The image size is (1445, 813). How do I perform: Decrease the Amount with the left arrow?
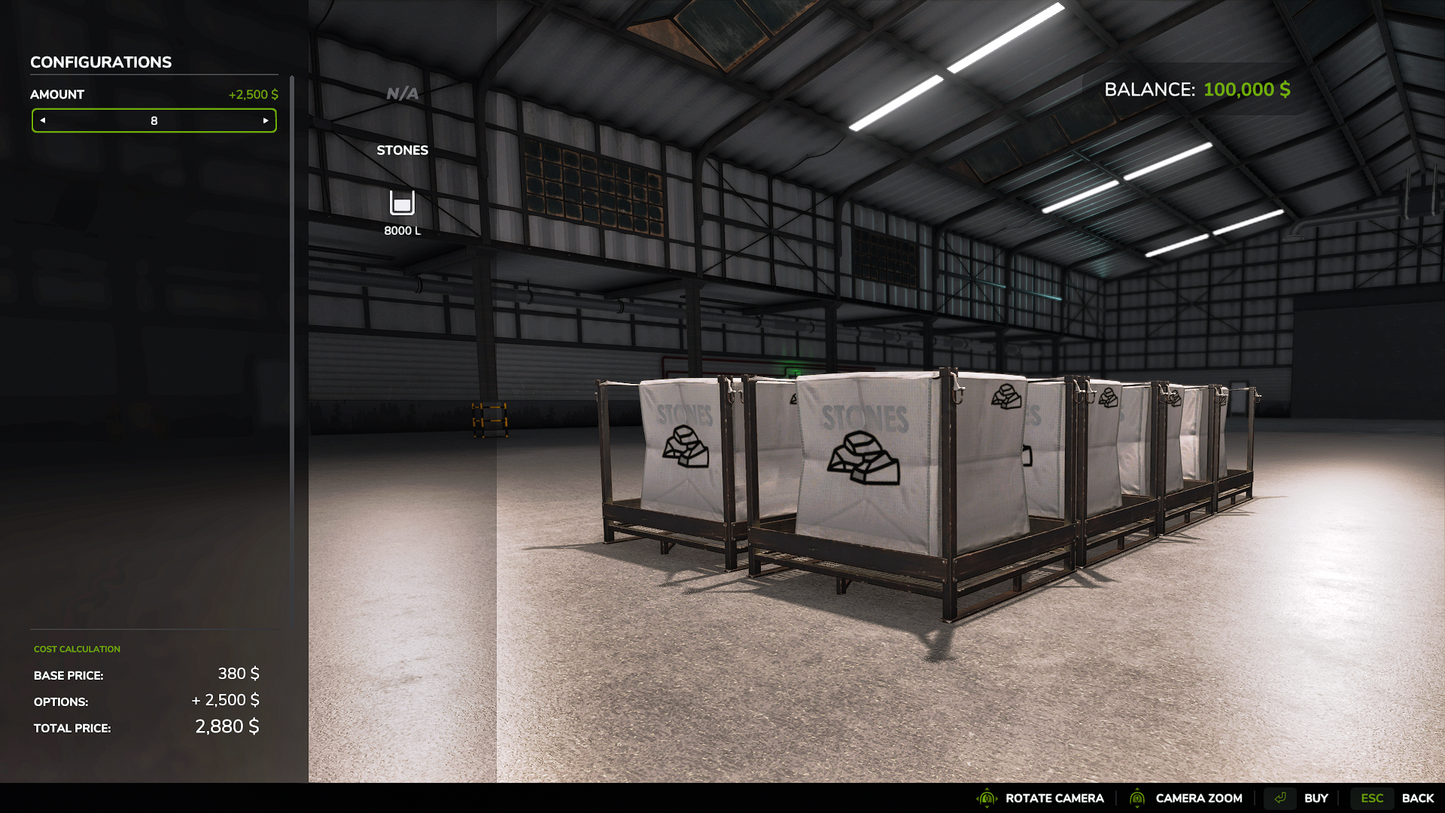point(43,121)
